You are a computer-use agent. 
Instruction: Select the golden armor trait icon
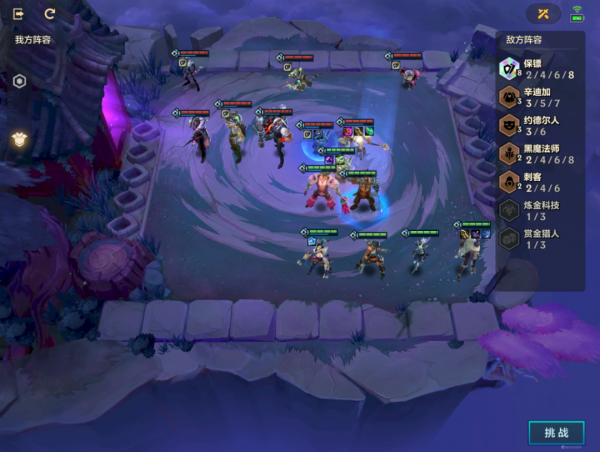19,139
